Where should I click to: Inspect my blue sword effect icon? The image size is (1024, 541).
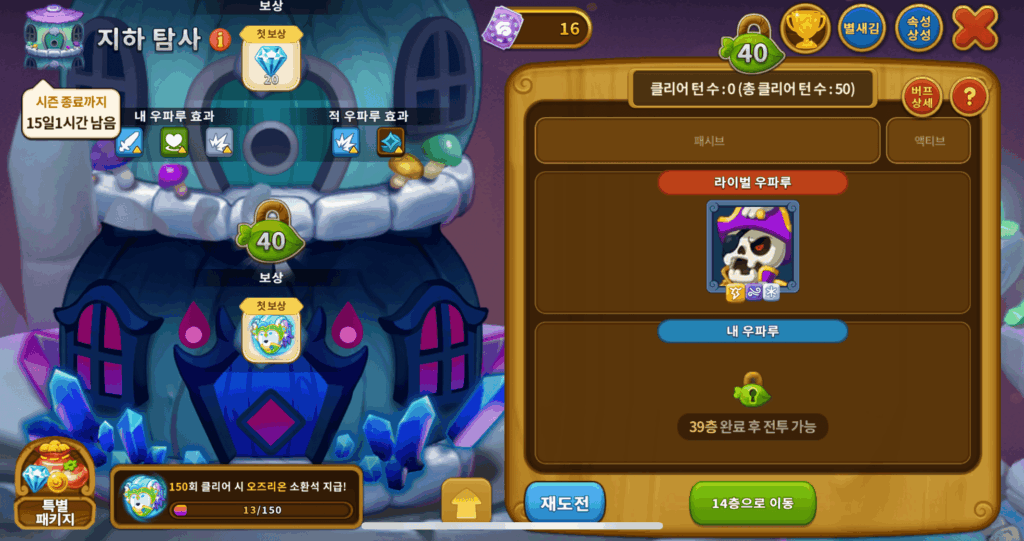[131, 142]
